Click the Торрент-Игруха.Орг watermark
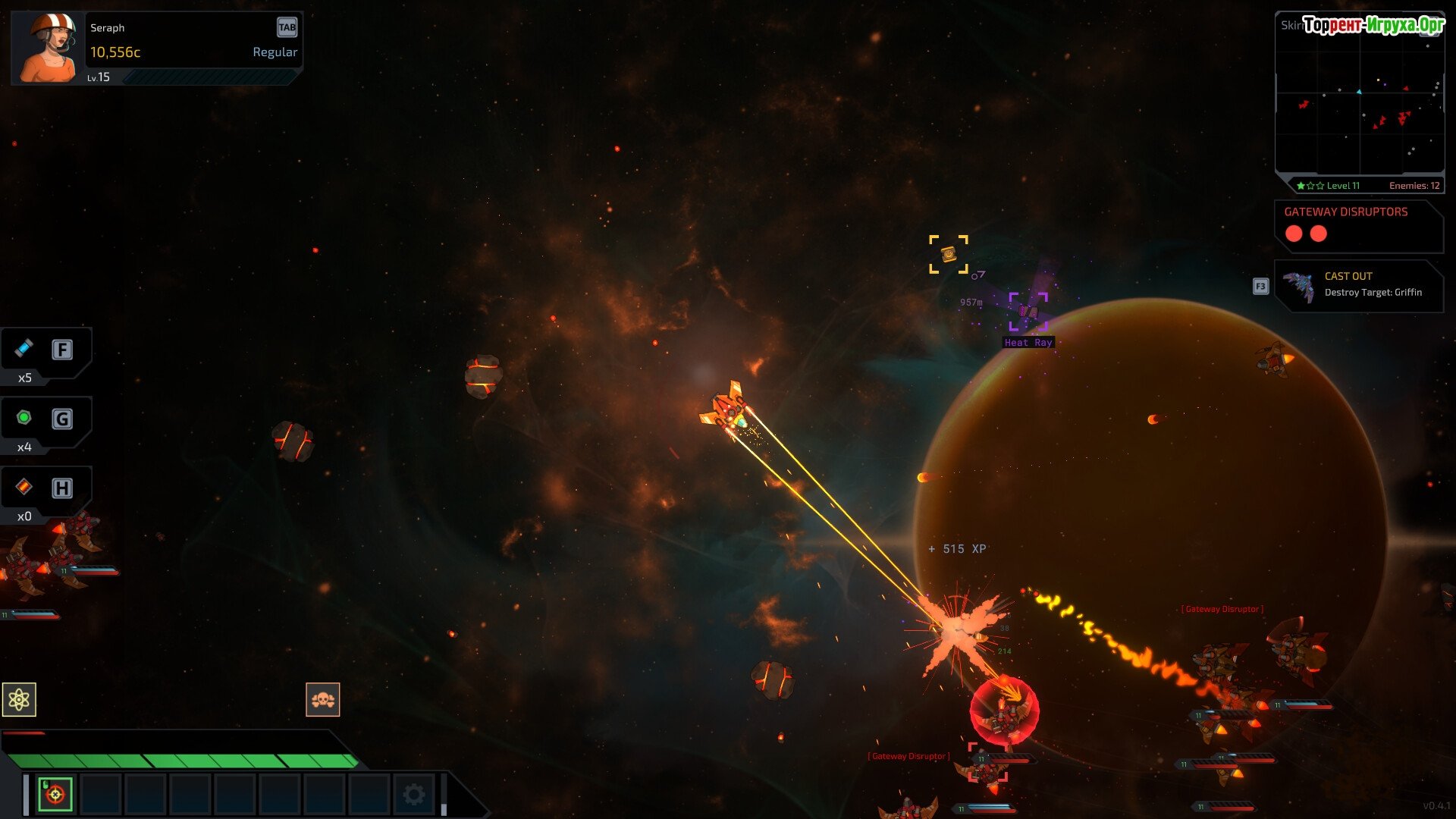Screen dimensions: 1456x819 pos(1373,25)
